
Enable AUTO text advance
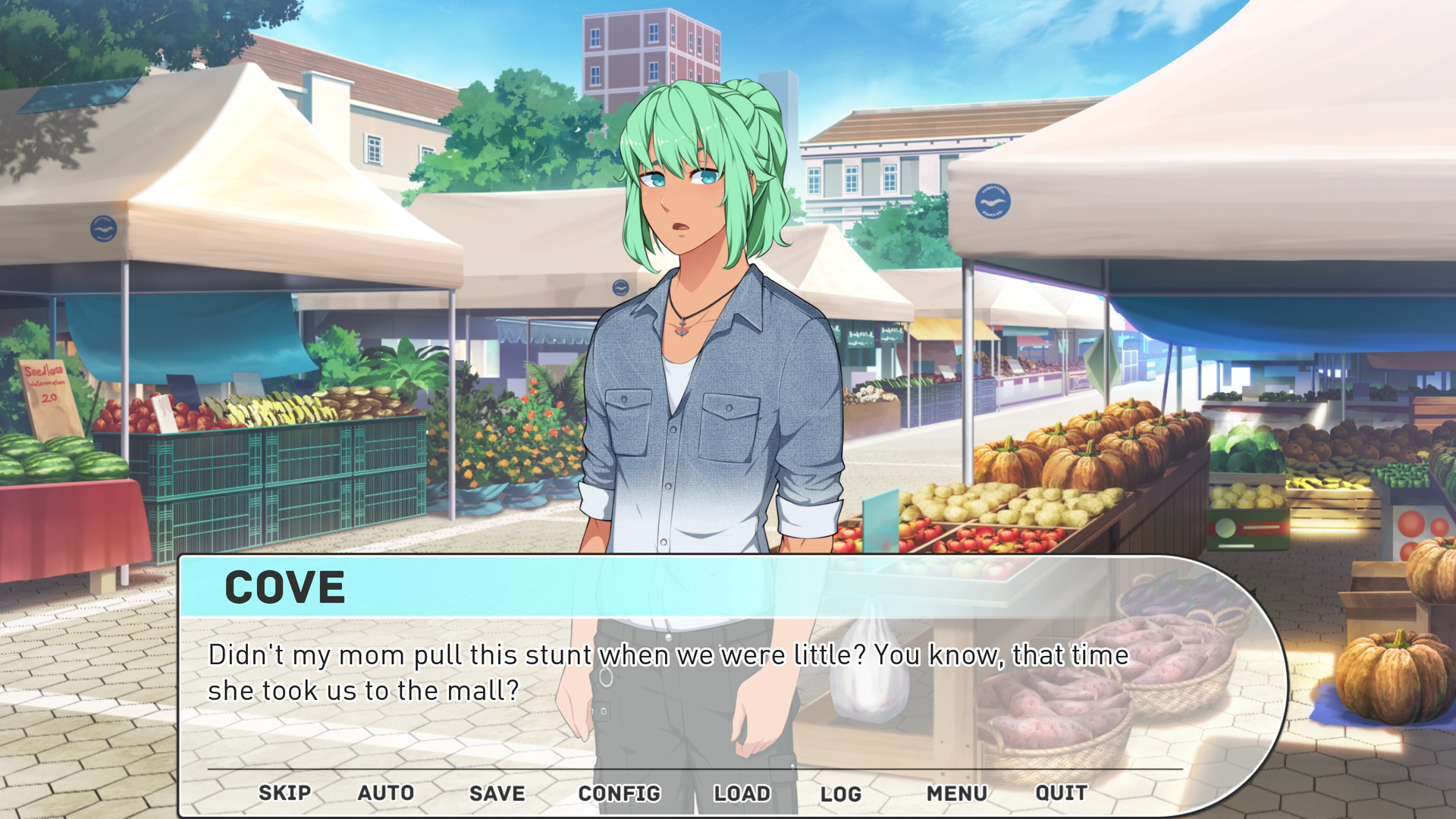tap(385, 793)
